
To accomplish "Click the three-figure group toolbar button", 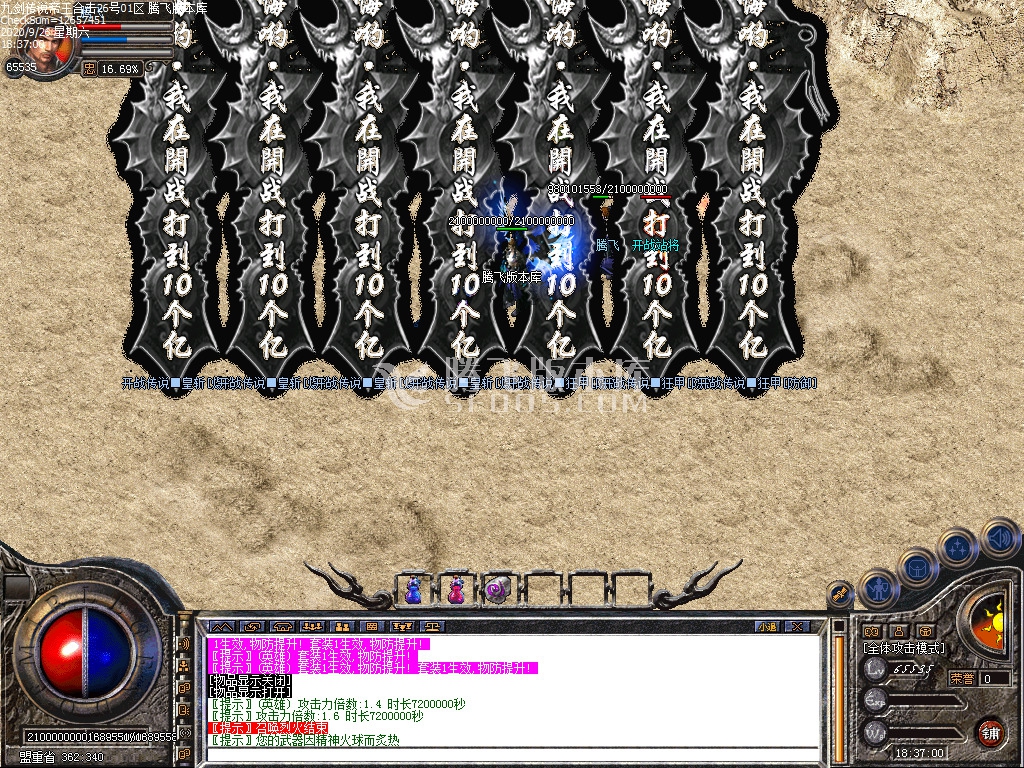I will click(x=311, y=627).
